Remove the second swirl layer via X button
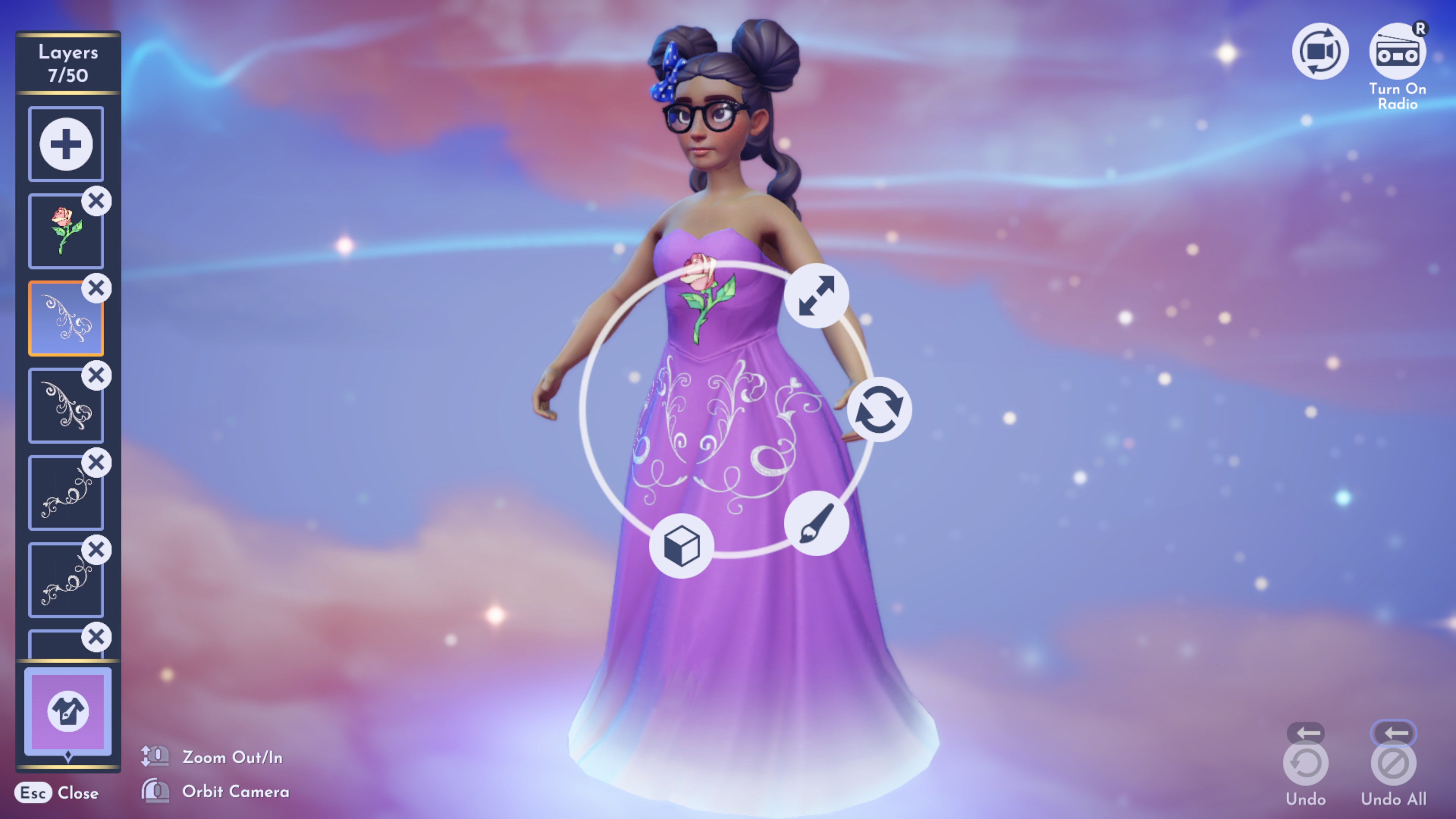The image size is (1456, 819). click(x=96, y=375)
